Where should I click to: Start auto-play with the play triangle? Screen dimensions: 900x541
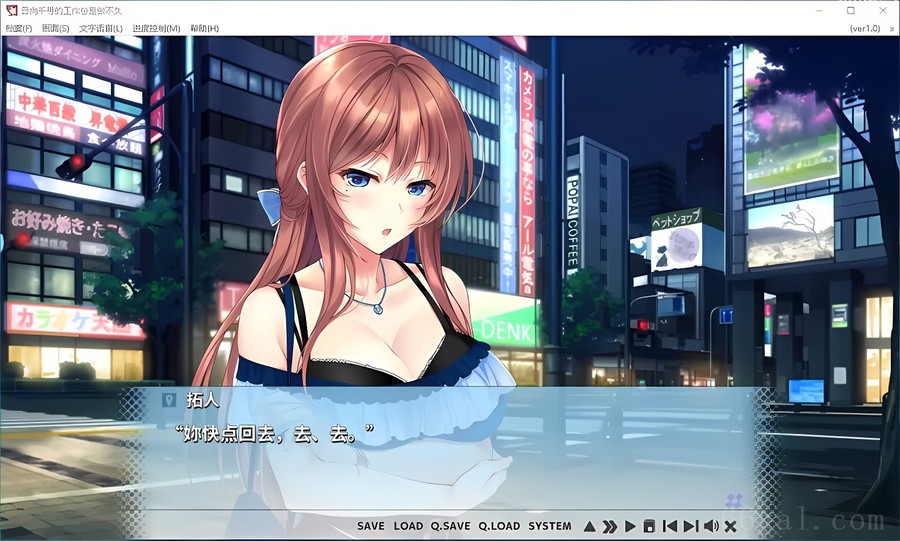click(x=630, y=526)
